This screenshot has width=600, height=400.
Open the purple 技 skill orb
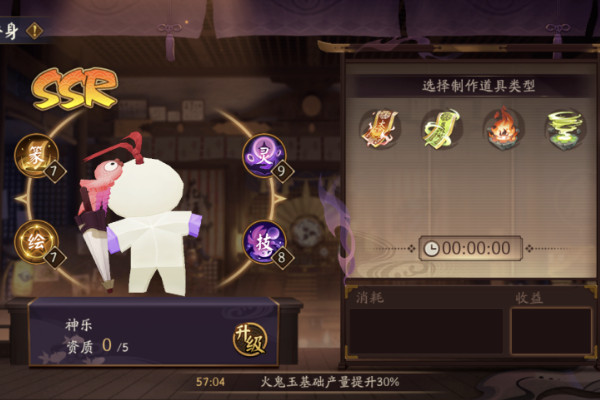263,240
